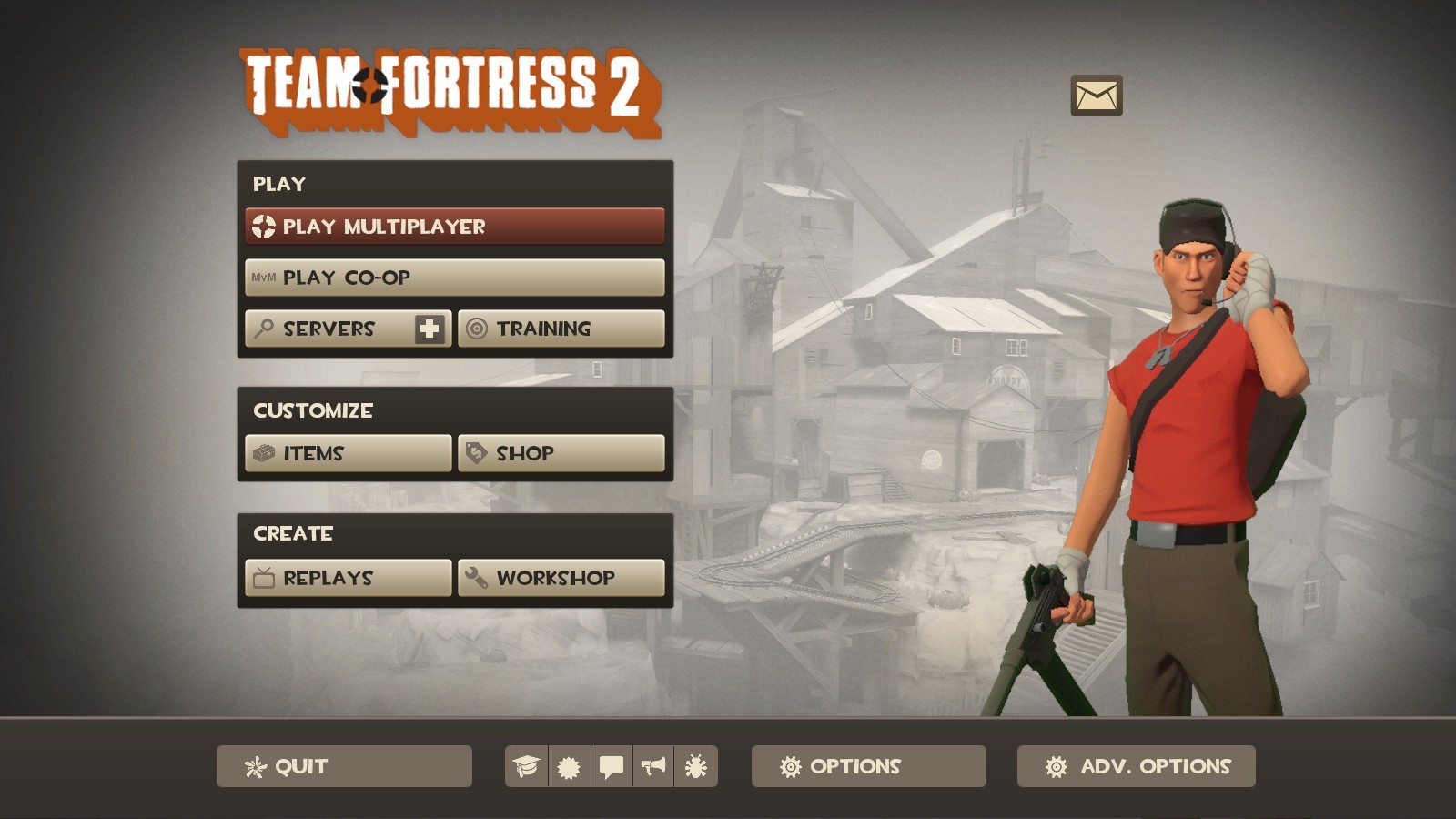Open the mail envelope notification icon
The height and width of the screenshot is (819, 1456).
point(1097,96)
